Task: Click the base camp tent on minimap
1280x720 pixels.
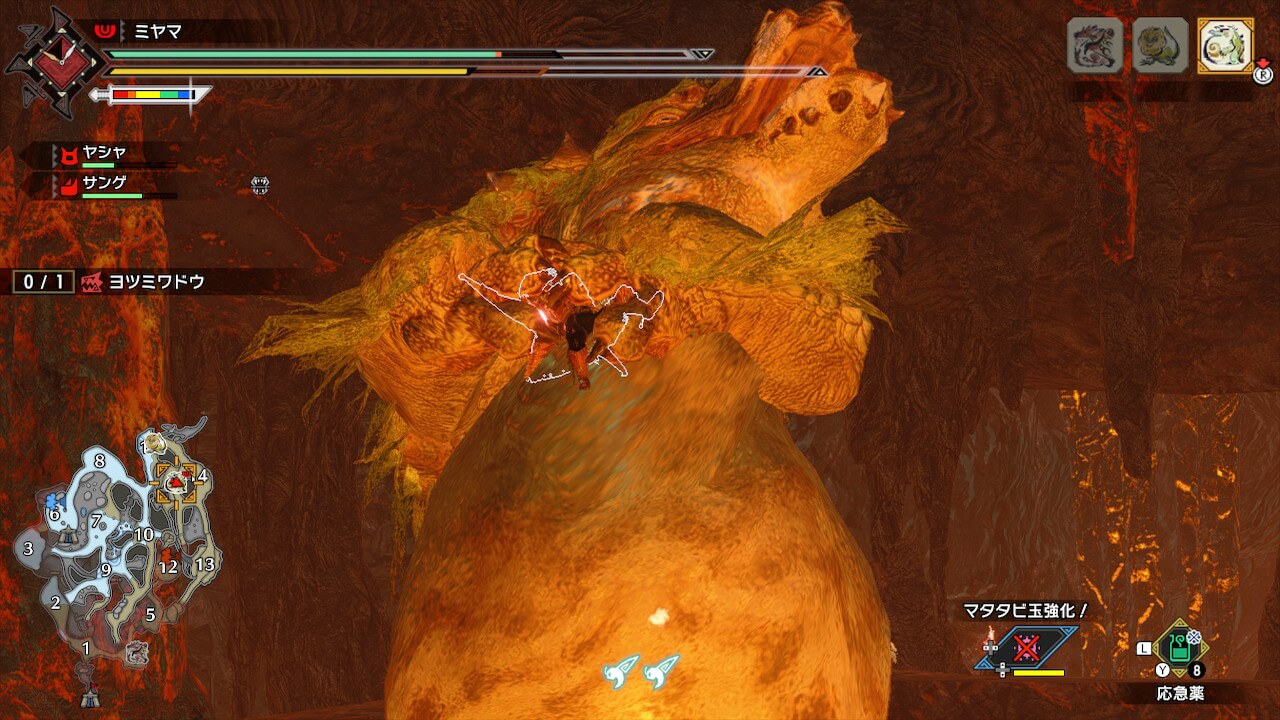Action: [90, 698]
